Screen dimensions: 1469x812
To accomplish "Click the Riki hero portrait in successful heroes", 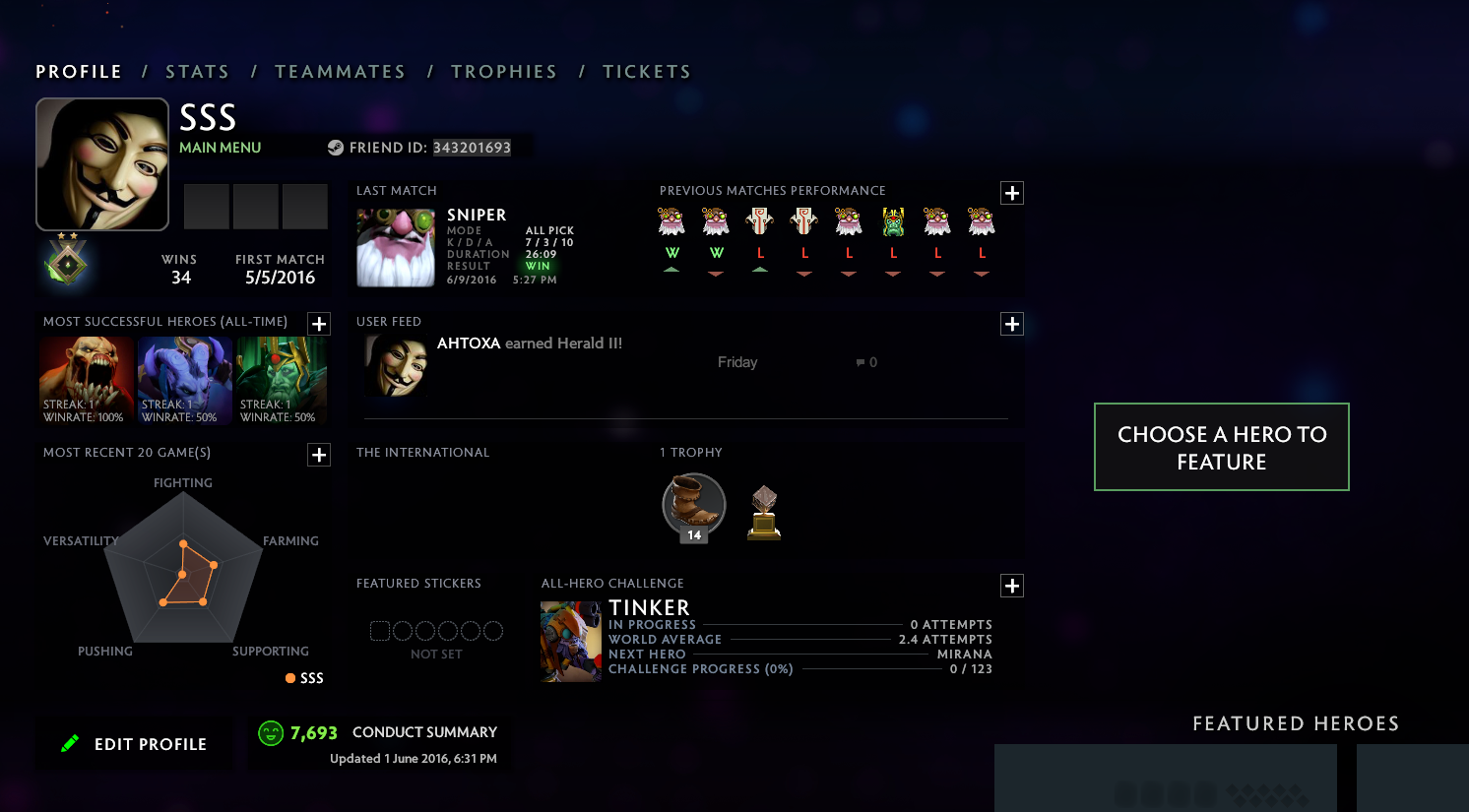I will pyautogui.click(x=184, y=379).
